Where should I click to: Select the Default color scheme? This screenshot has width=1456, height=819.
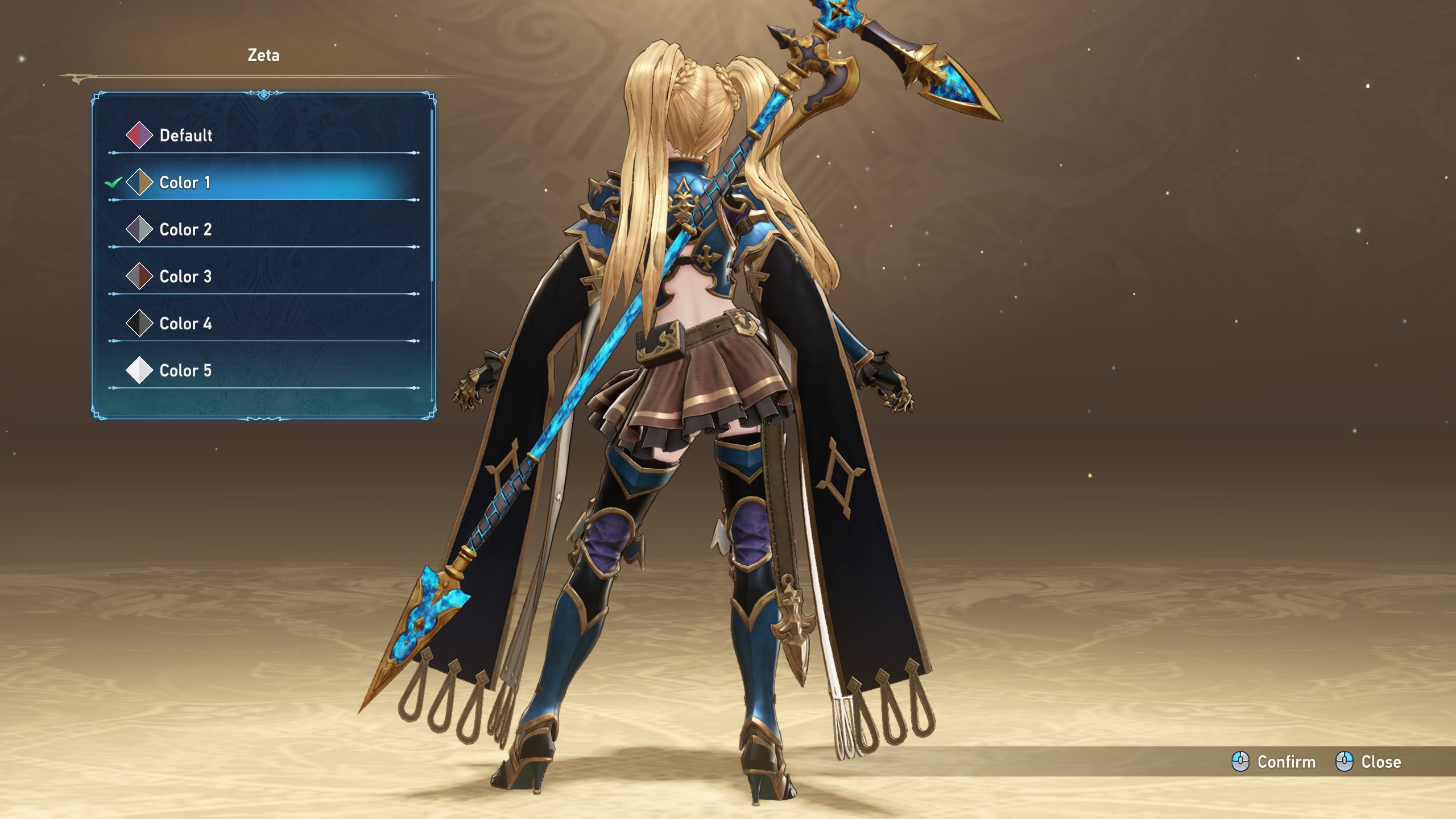[x=185, y=135]
